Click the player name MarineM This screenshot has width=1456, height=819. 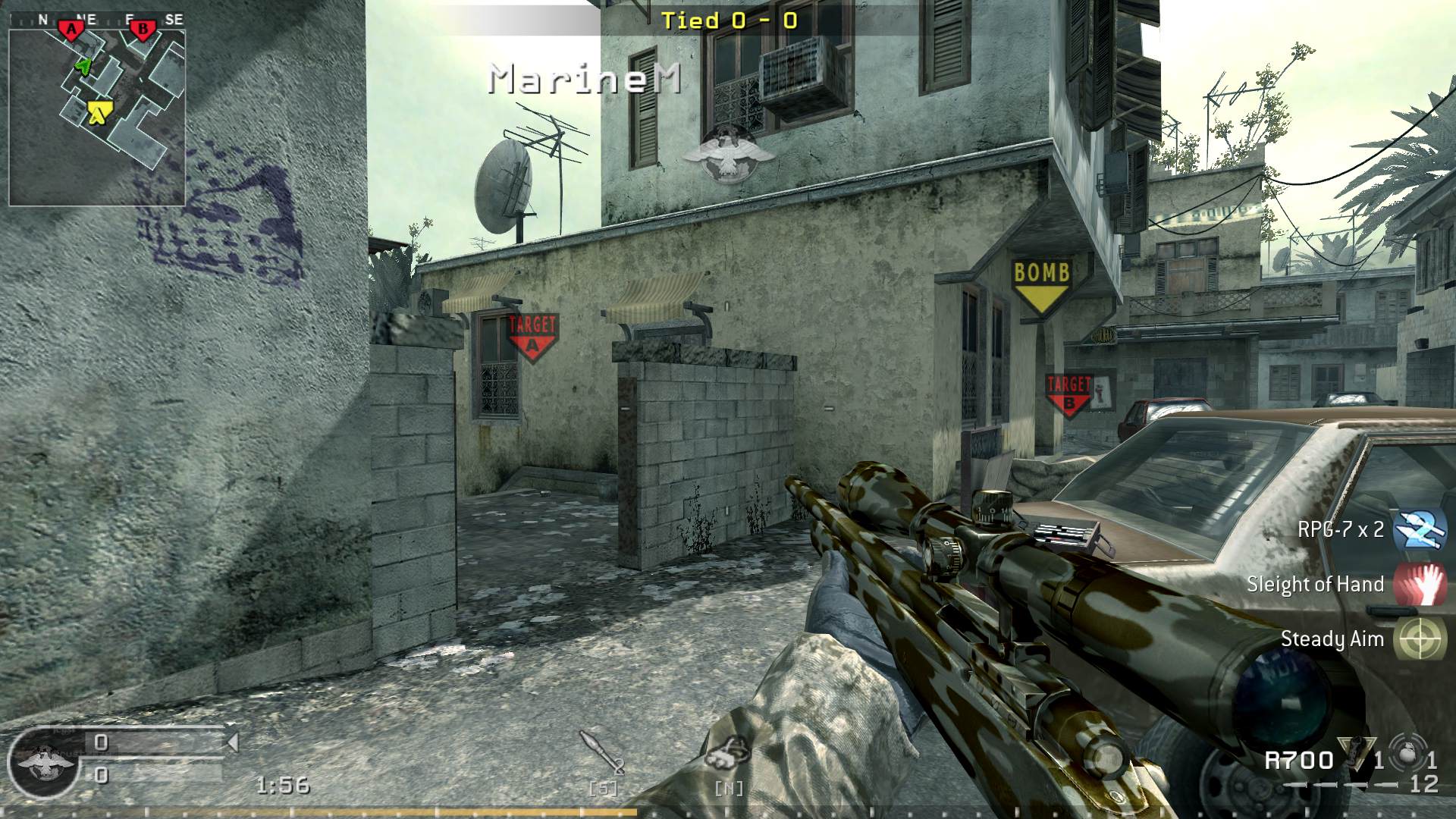pos(584,78)
